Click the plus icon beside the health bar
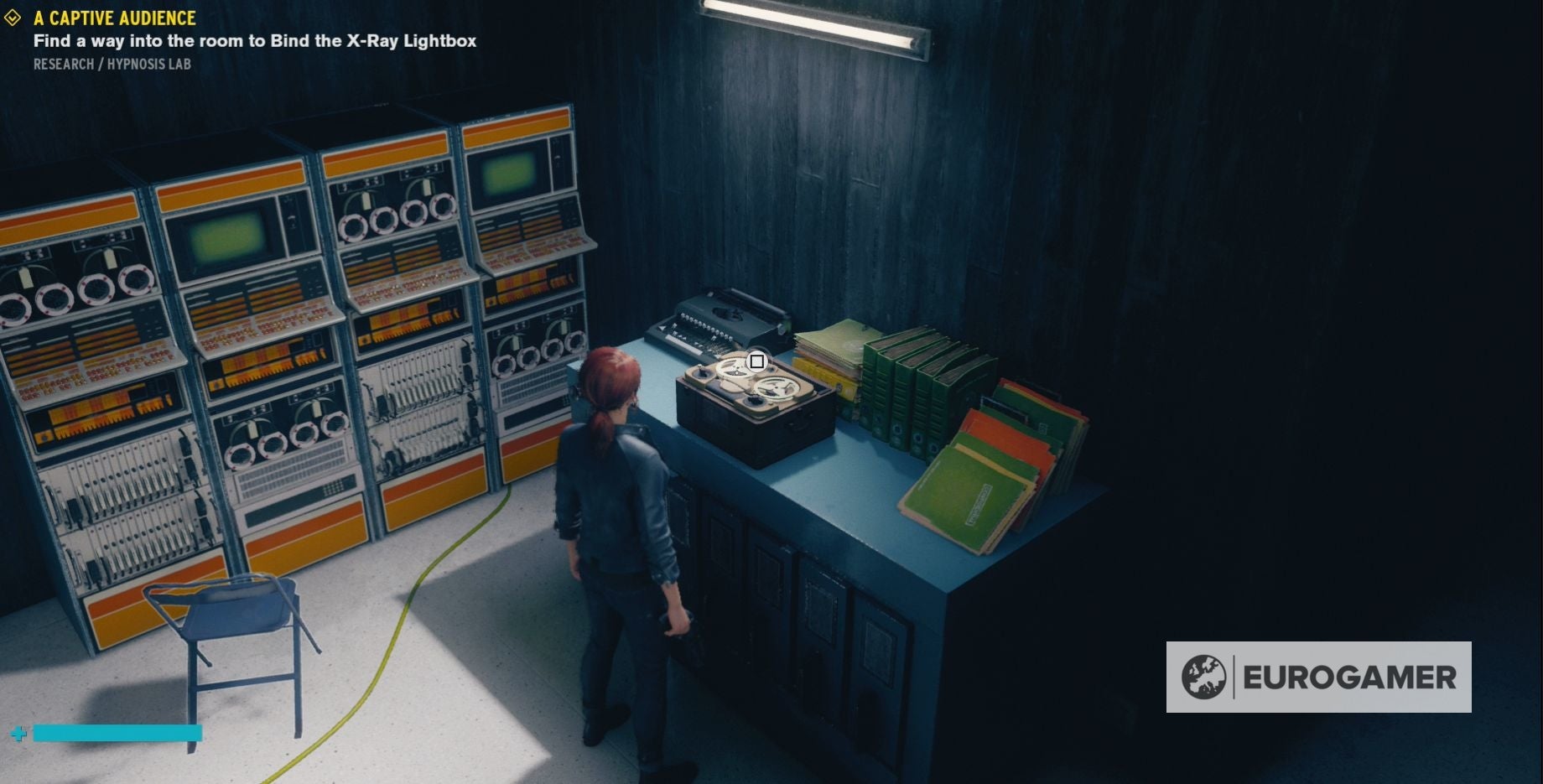Screen dimensions: 1543x784 pos(21,732)
